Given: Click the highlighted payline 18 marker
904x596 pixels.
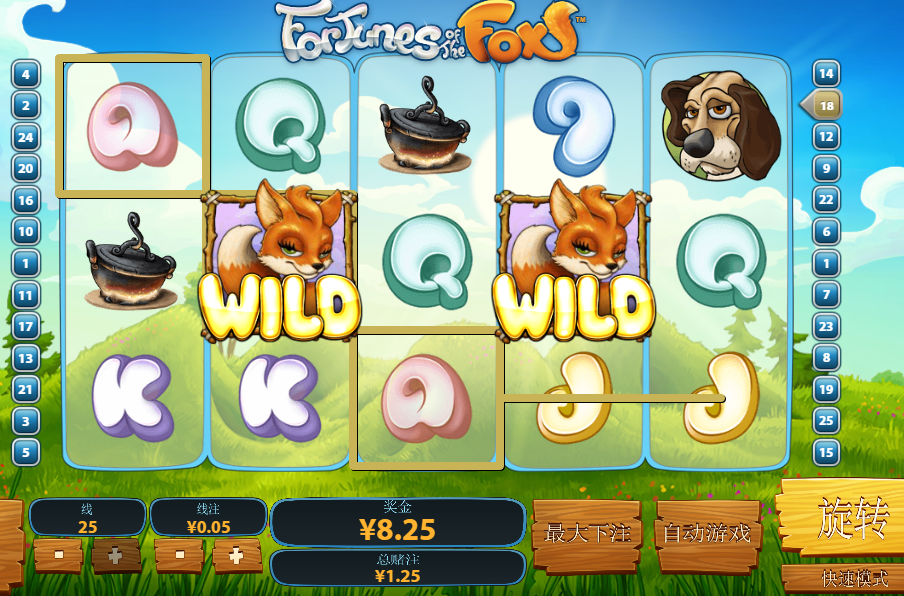Looking at the screenshot, I should [x=826, y=105].
